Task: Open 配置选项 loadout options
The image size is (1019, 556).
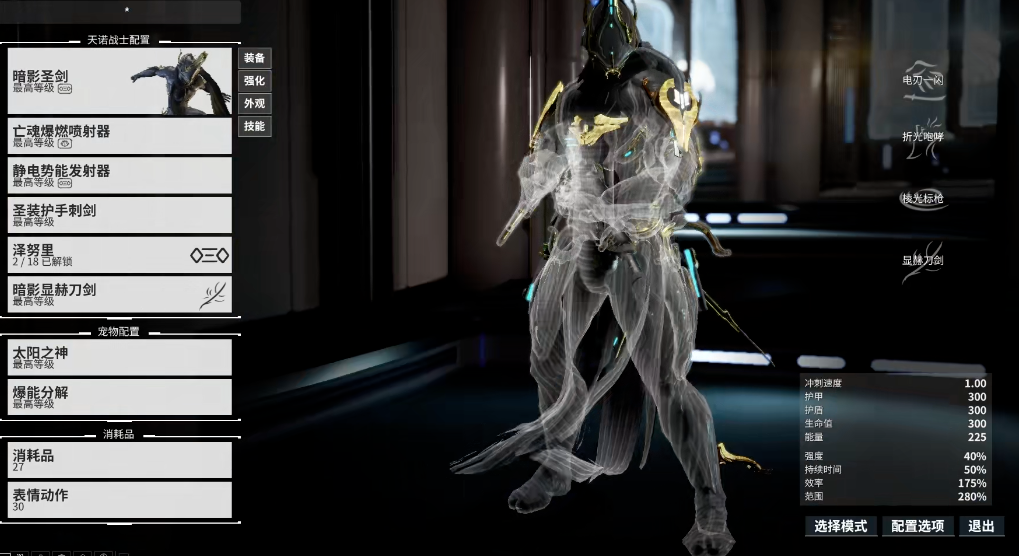Action: coord(918,527)
